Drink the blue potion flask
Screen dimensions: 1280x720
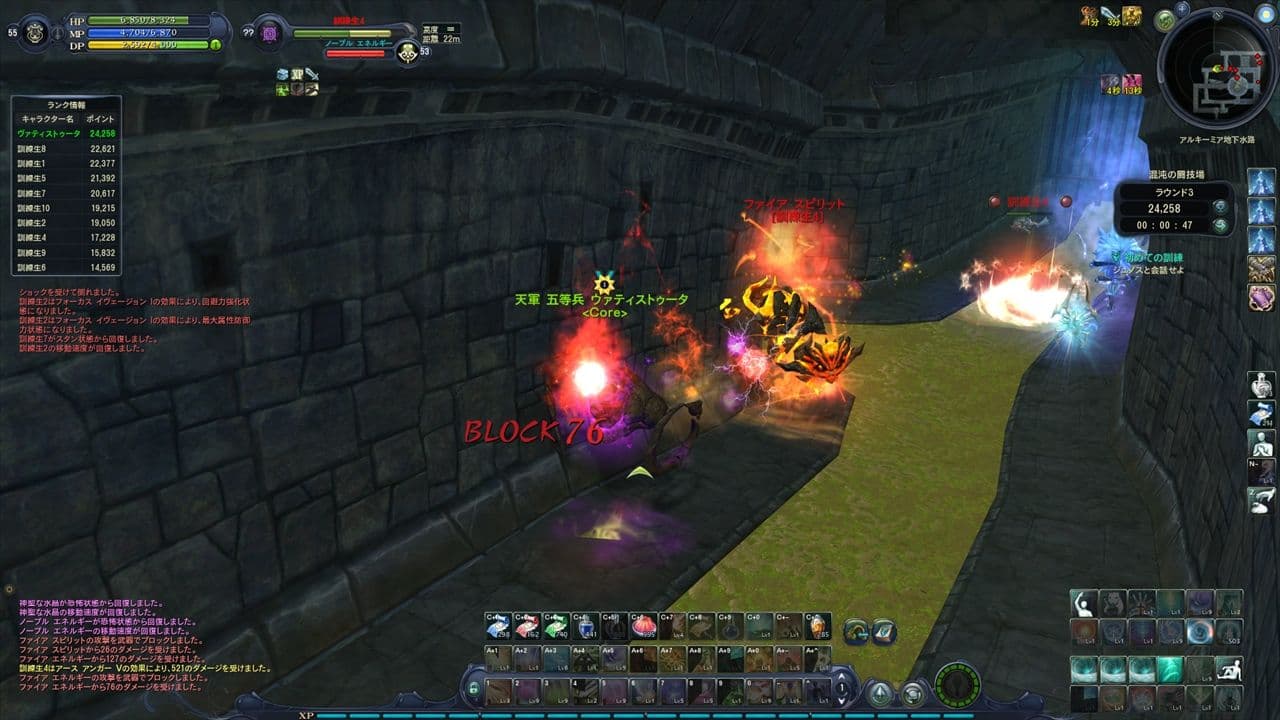coord(586,627)
